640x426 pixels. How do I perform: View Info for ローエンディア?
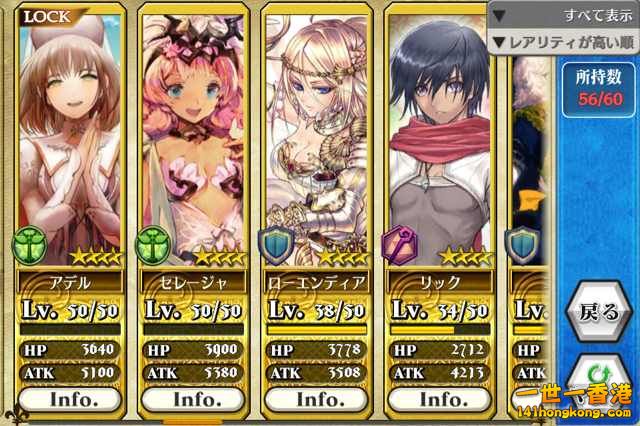pos(320,398)
